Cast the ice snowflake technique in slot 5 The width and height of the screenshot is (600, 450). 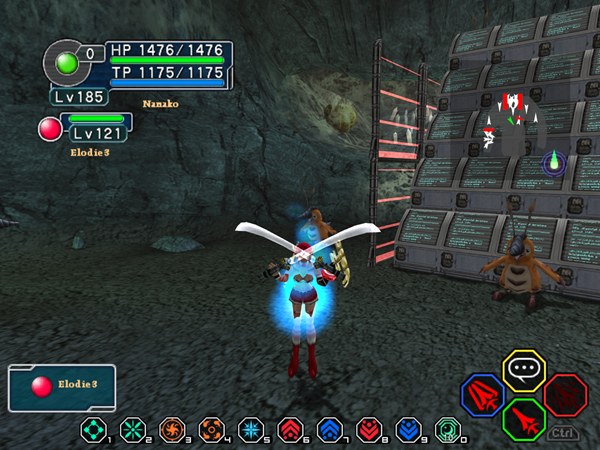click(249, 431)
